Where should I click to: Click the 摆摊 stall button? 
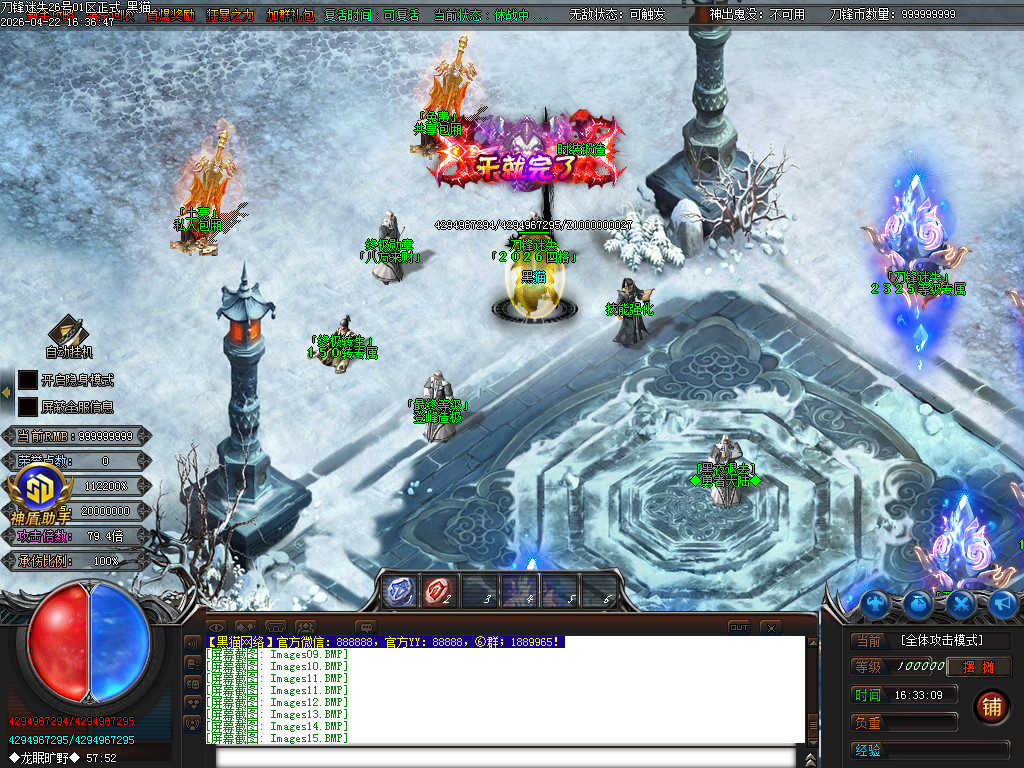coord(980,667)
